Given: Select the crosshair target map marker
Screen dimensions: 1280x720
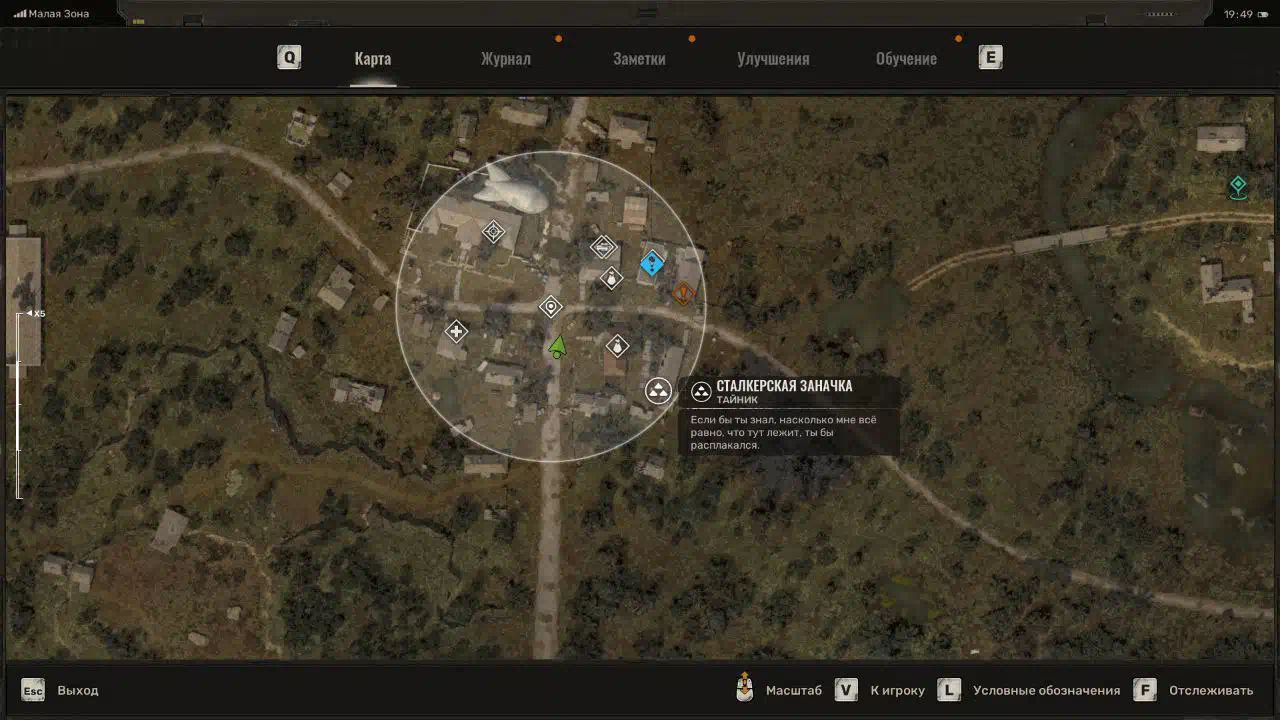Looking at the screenshot, I should click(x=493, y=232).
